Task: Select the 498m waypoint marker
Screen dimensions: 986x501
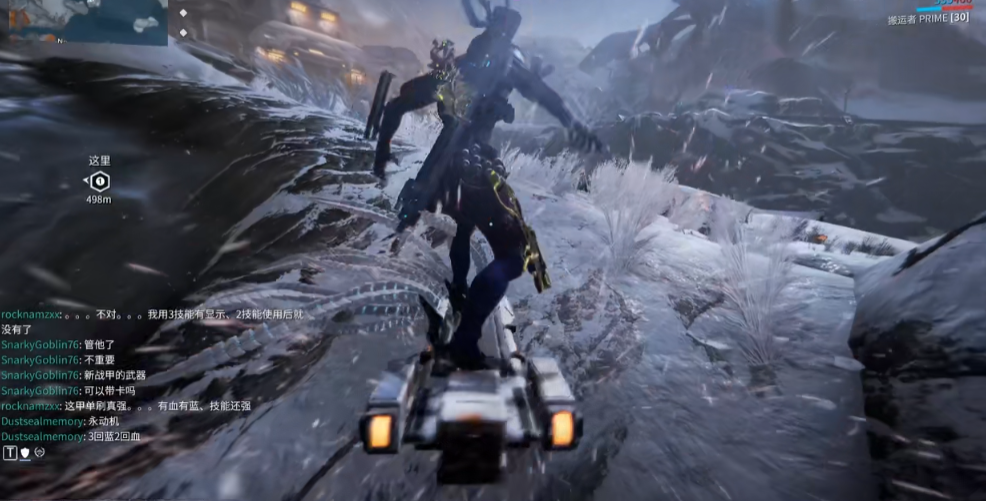Action: (x=99, y=181)
